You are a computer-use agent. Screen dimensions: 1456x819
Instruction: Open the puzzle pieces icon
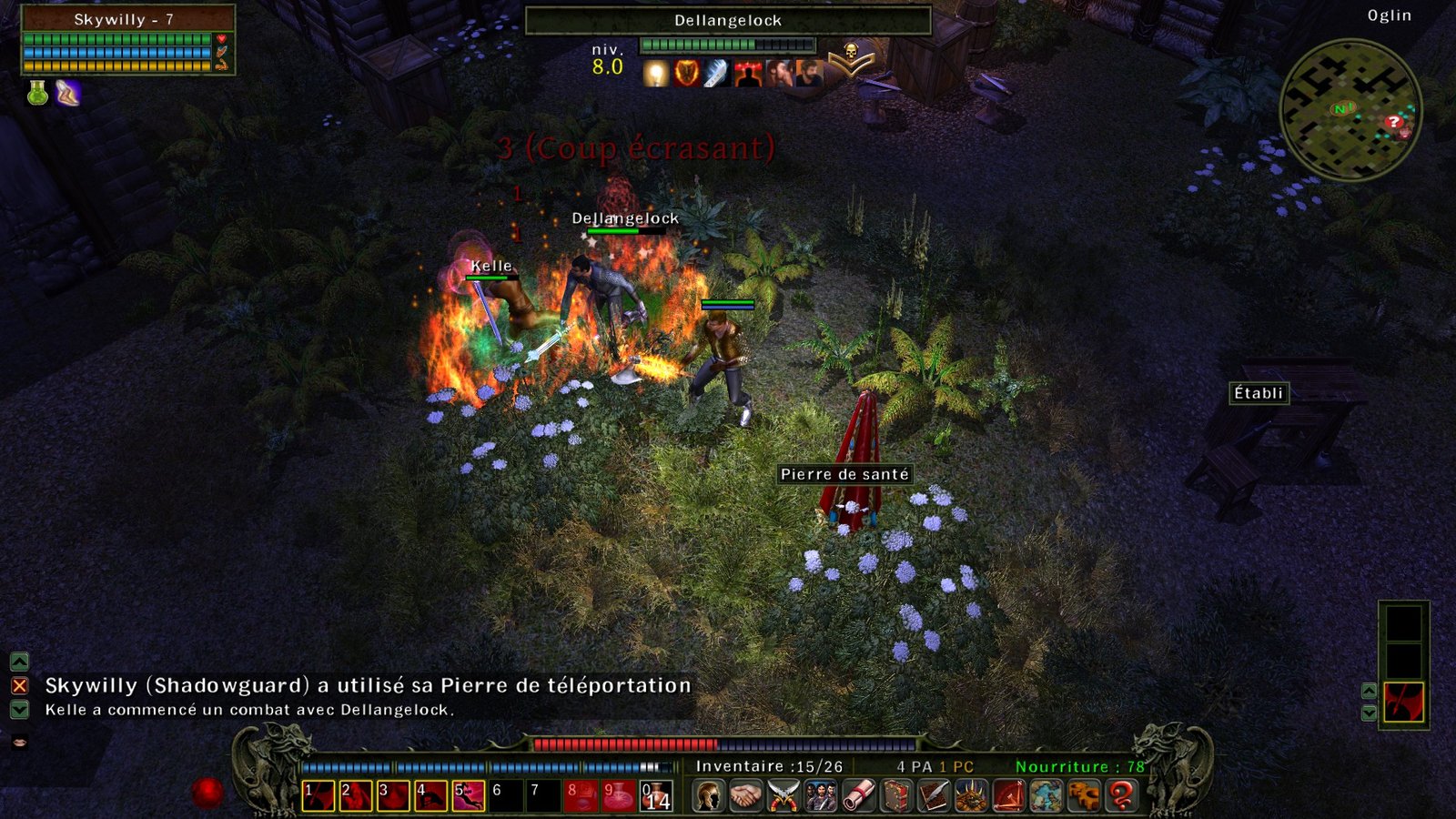[1084, 795]
